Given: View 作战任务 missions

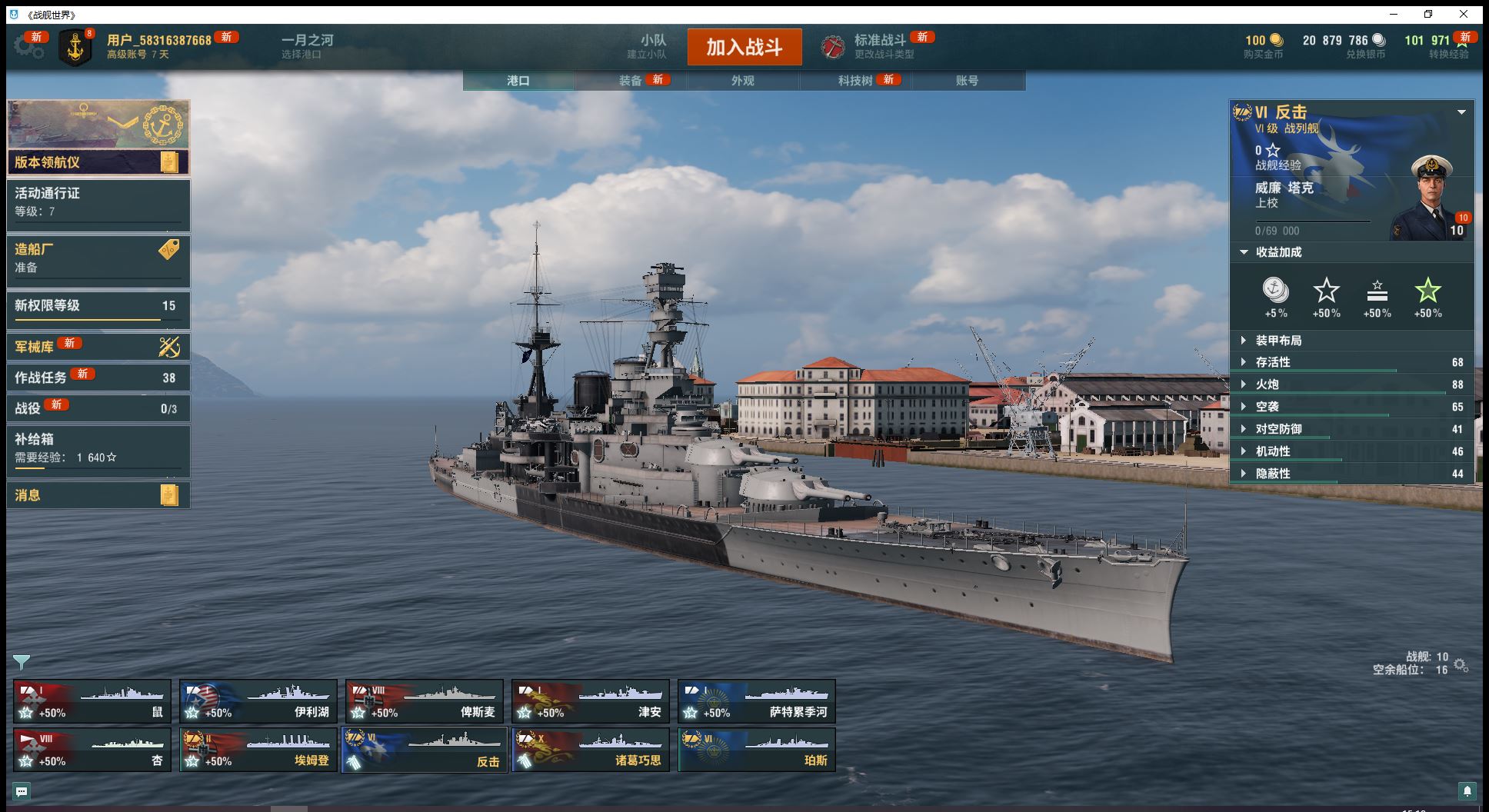Looking at the screenshot, I should (x=98, y=377).
